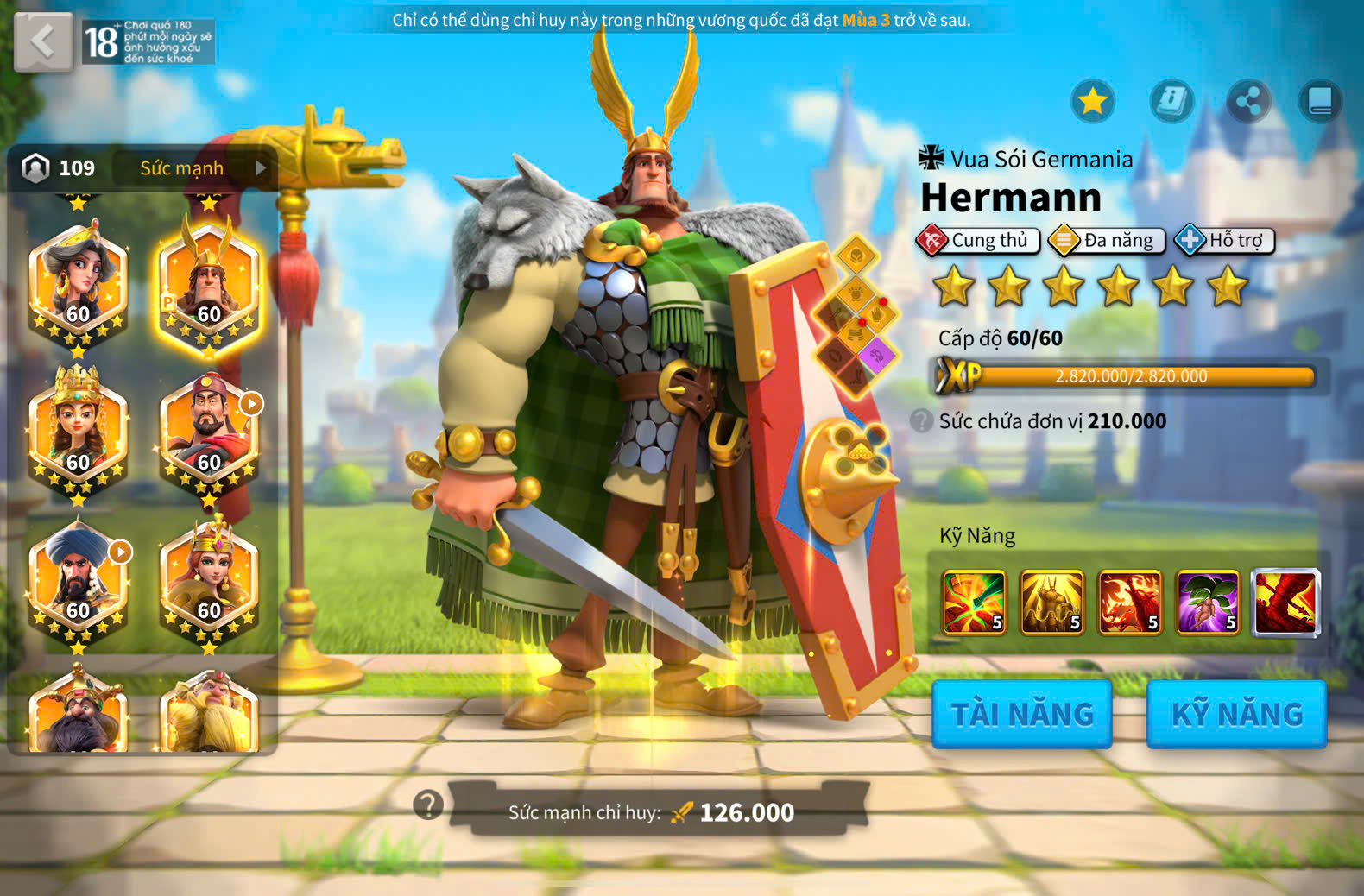Viewport: 1364px width, 896px height.
Task: Go back with the arrow button
Action: point(43,41)
